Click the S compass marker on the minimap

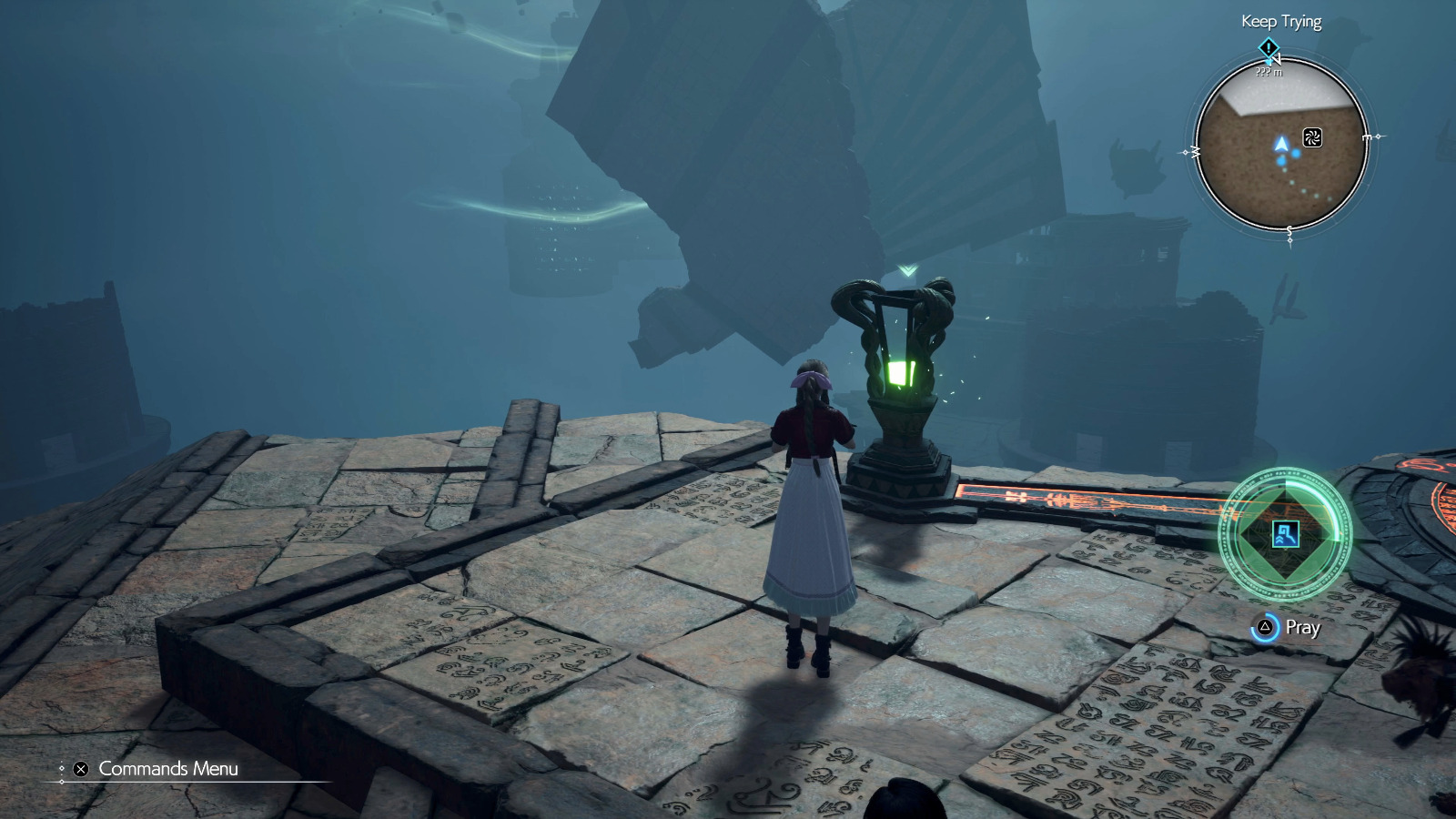click(1289, 229)
